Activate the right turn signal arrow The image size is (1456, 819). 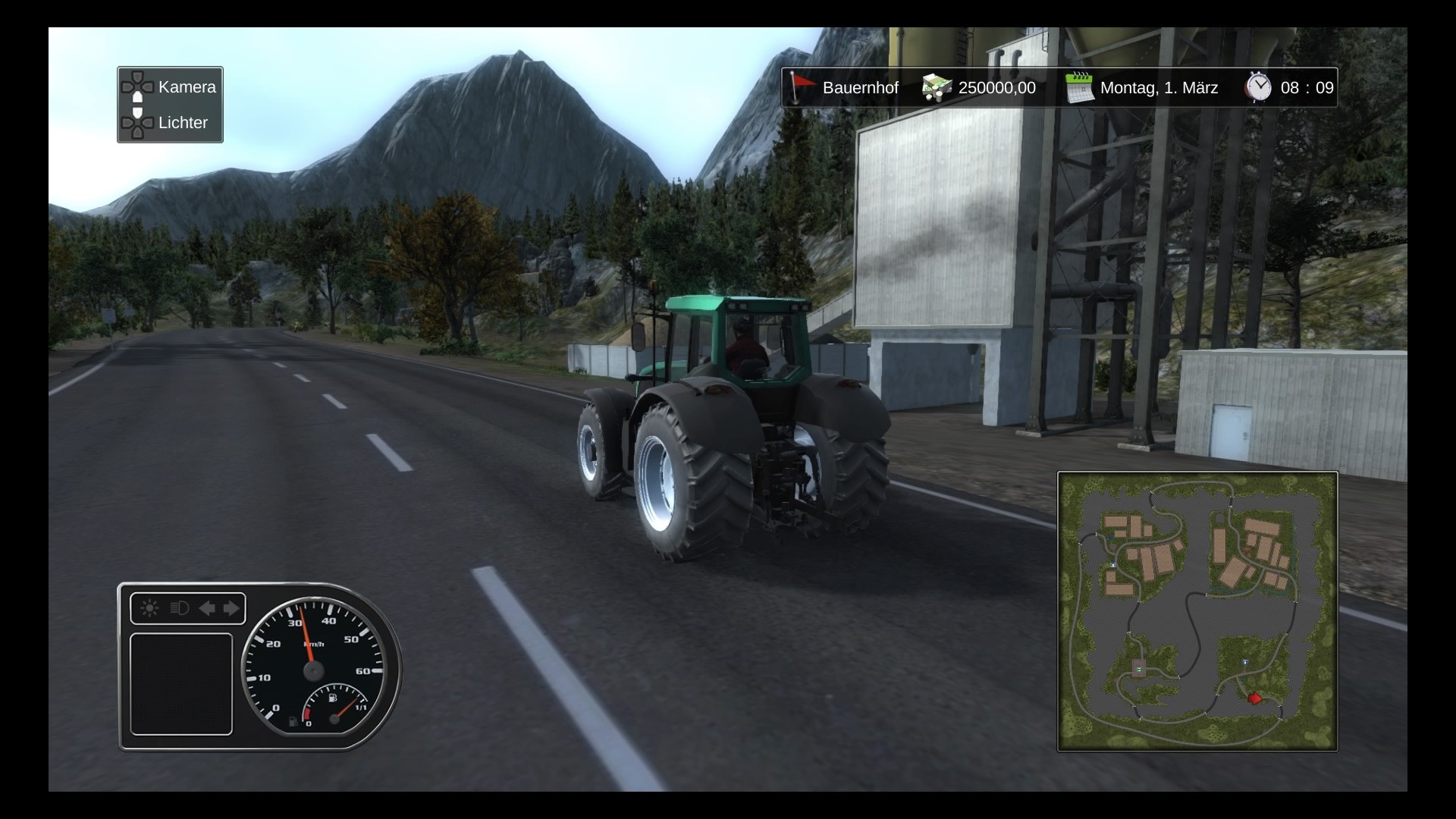231,608
